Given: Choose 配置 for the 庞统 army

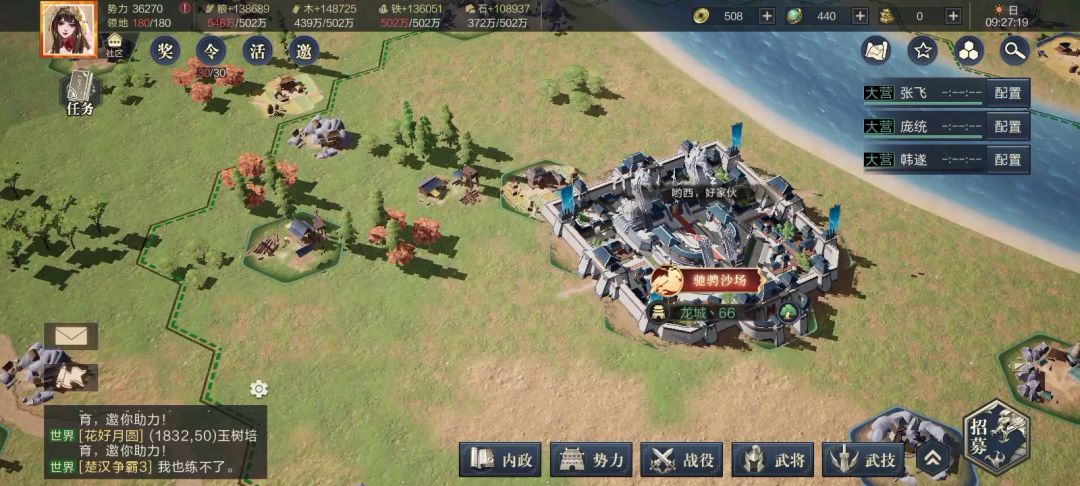Looking at the screenshot, I should click(x=1008, y=127).
